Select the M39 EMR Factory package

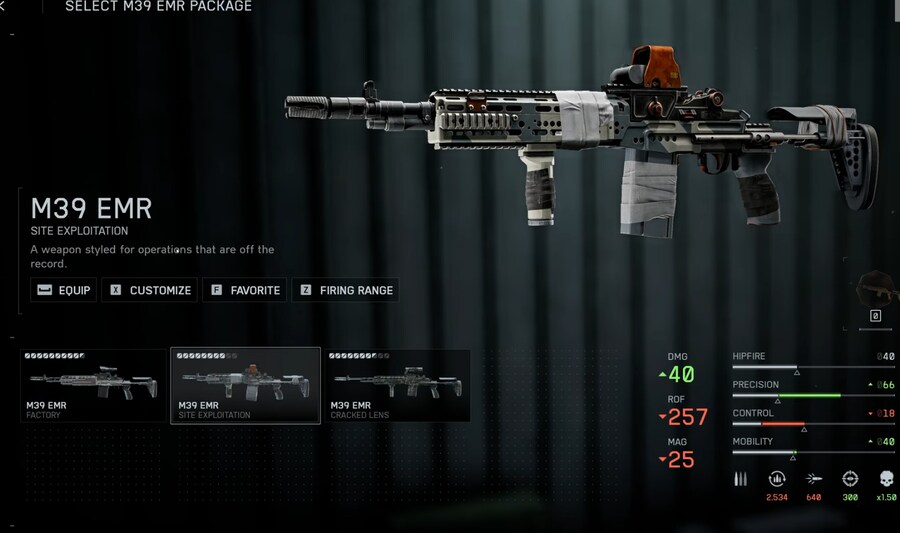coord(94,386)
